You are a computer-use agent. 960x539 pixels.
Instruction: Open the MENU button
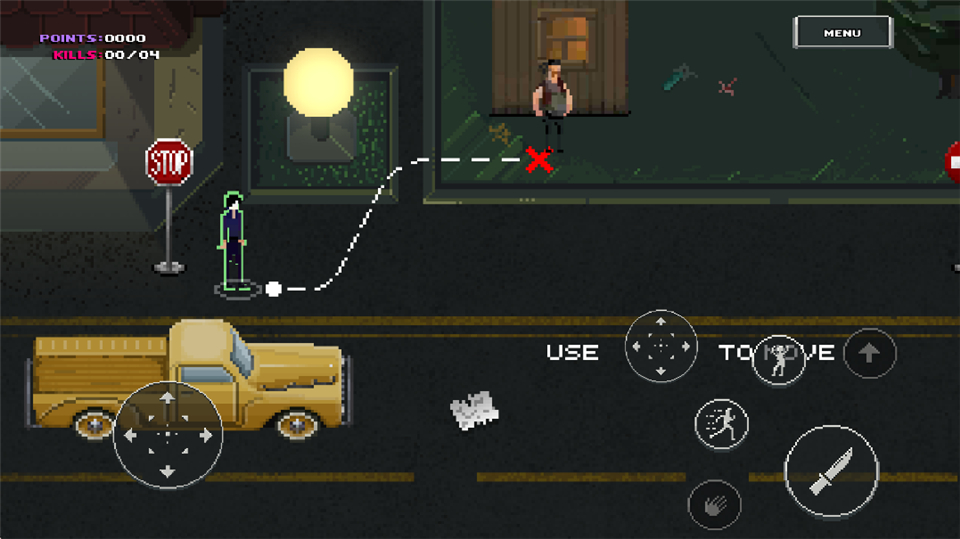click(x=842, y=33)
